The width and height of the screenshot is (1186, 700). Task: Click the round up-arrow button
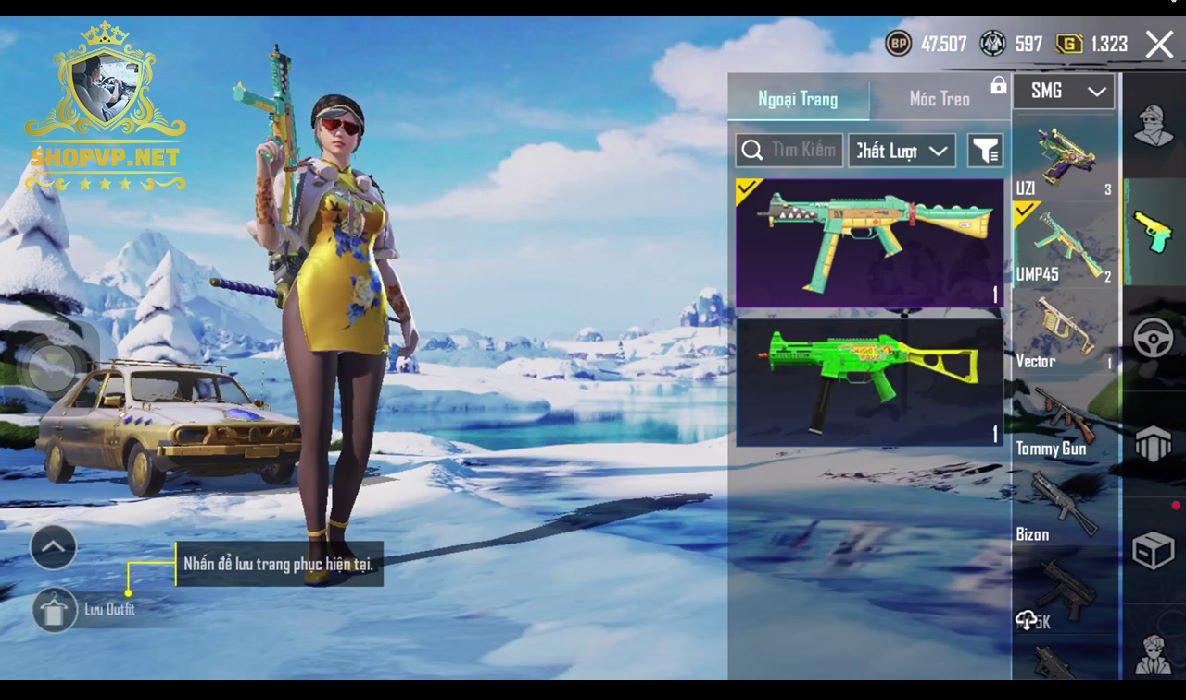coord(54,547)
